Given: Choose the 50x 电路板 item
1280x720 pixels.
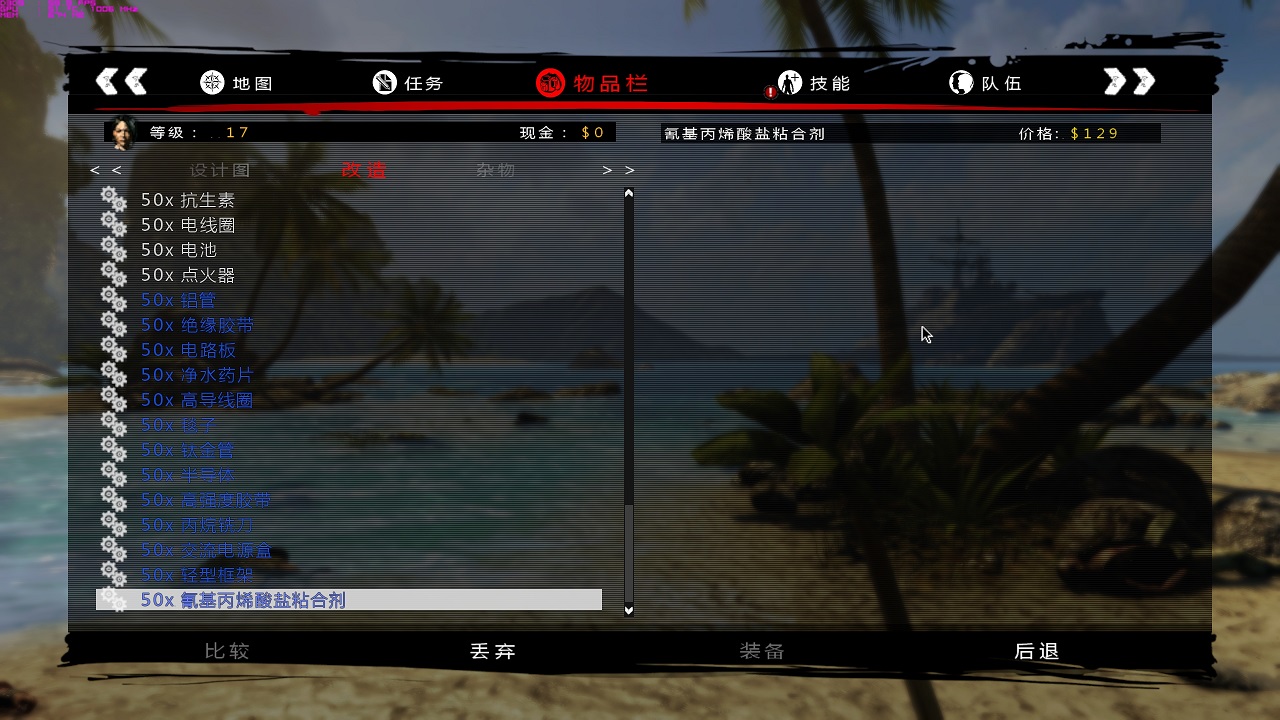Looking at the screenshot, I should [188, 350].
